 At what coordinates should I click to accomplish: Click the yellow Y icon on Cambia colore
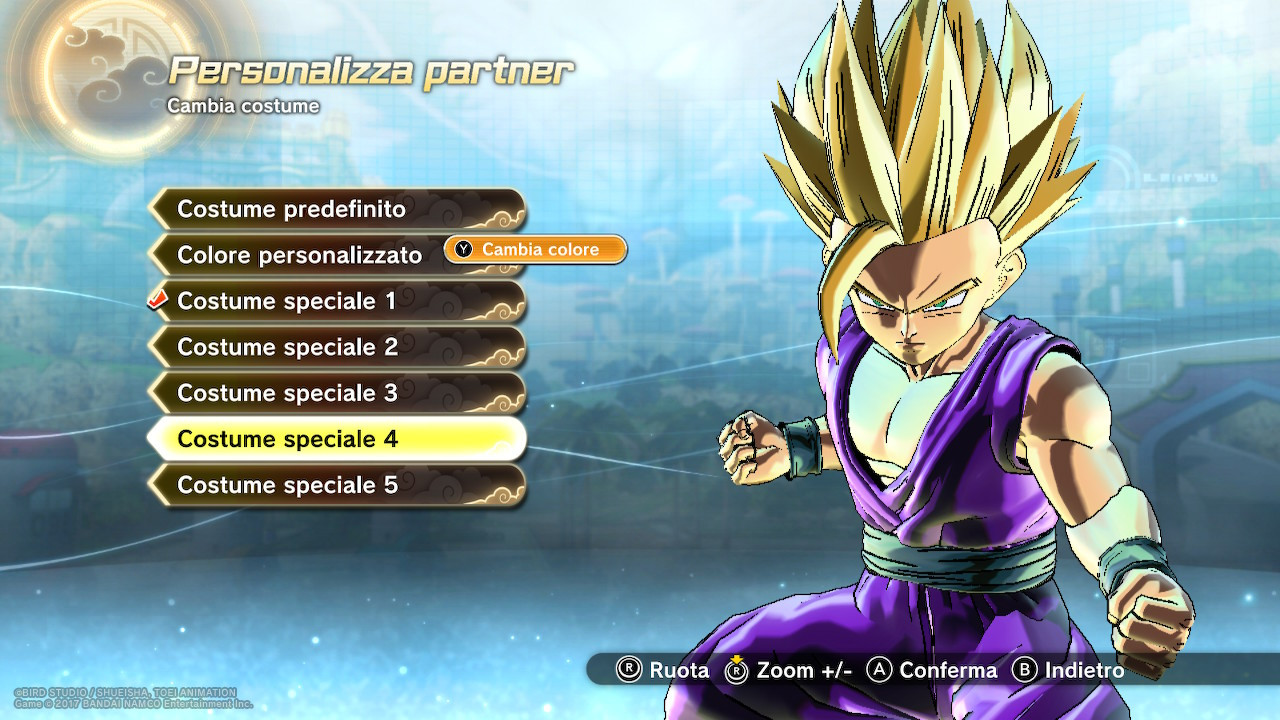[461, 250]
